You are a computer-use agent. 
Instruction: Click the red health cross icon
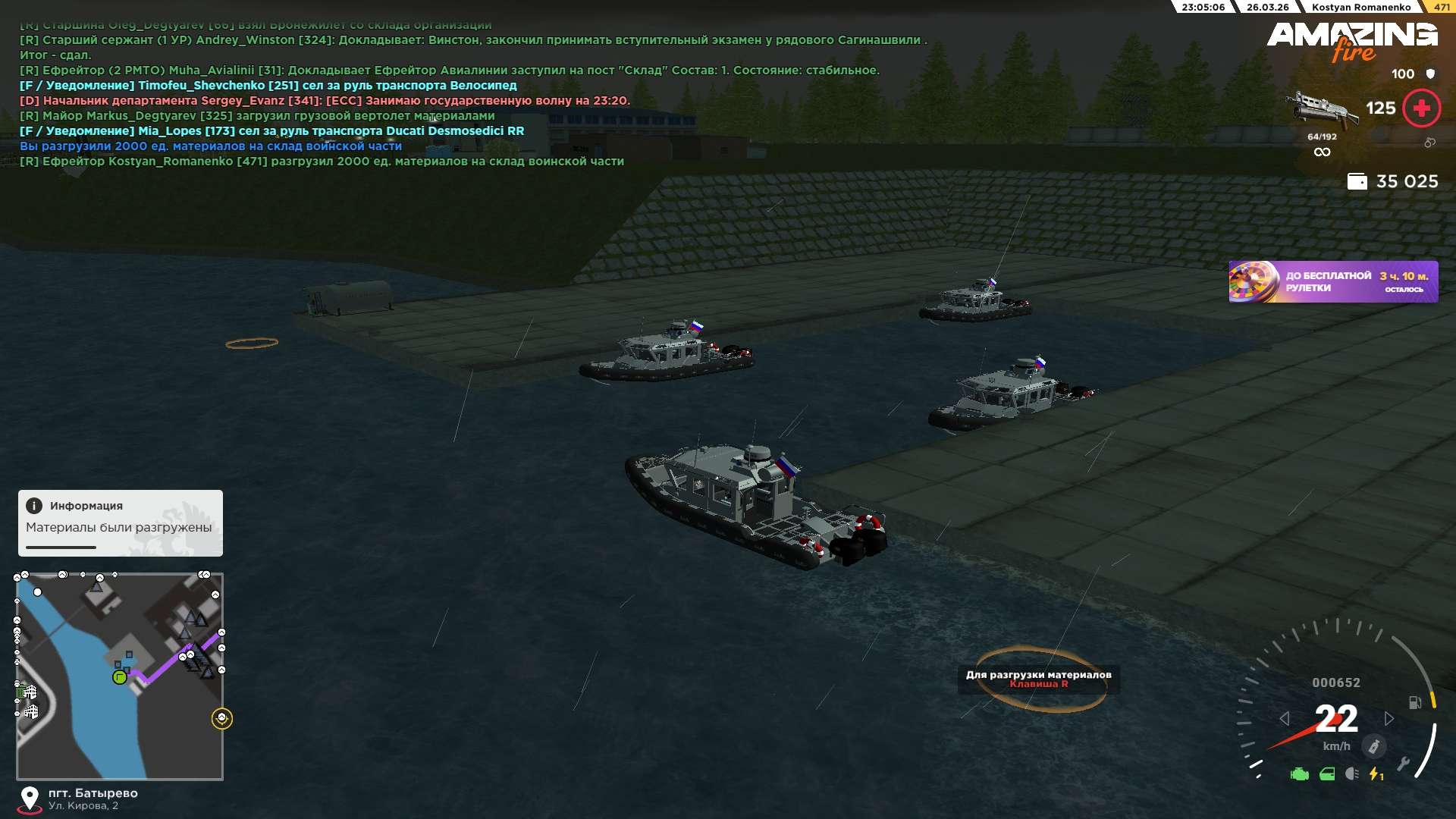[x=1421, y=108]
